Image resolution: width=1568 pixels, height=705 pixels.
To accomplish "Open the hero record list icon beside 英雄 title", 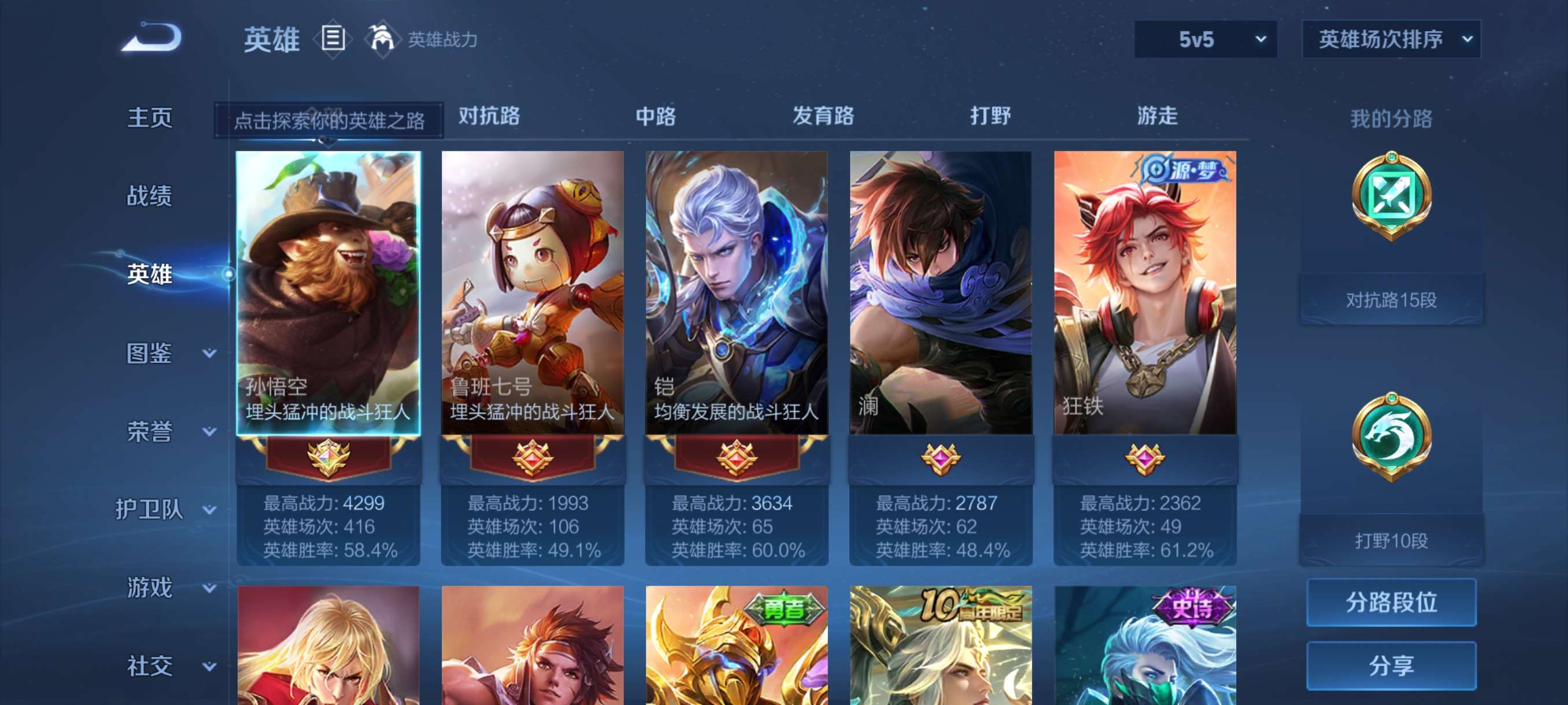I will [332, 38].
